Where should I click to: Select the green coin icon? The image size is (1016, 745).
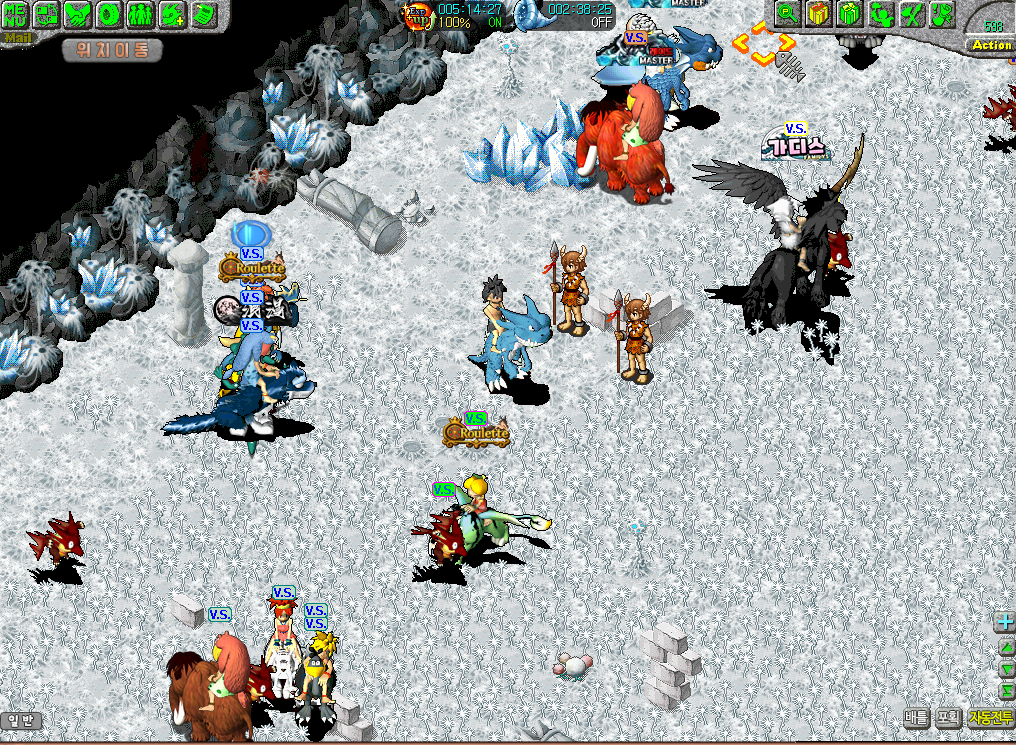[x=109, y=14]
